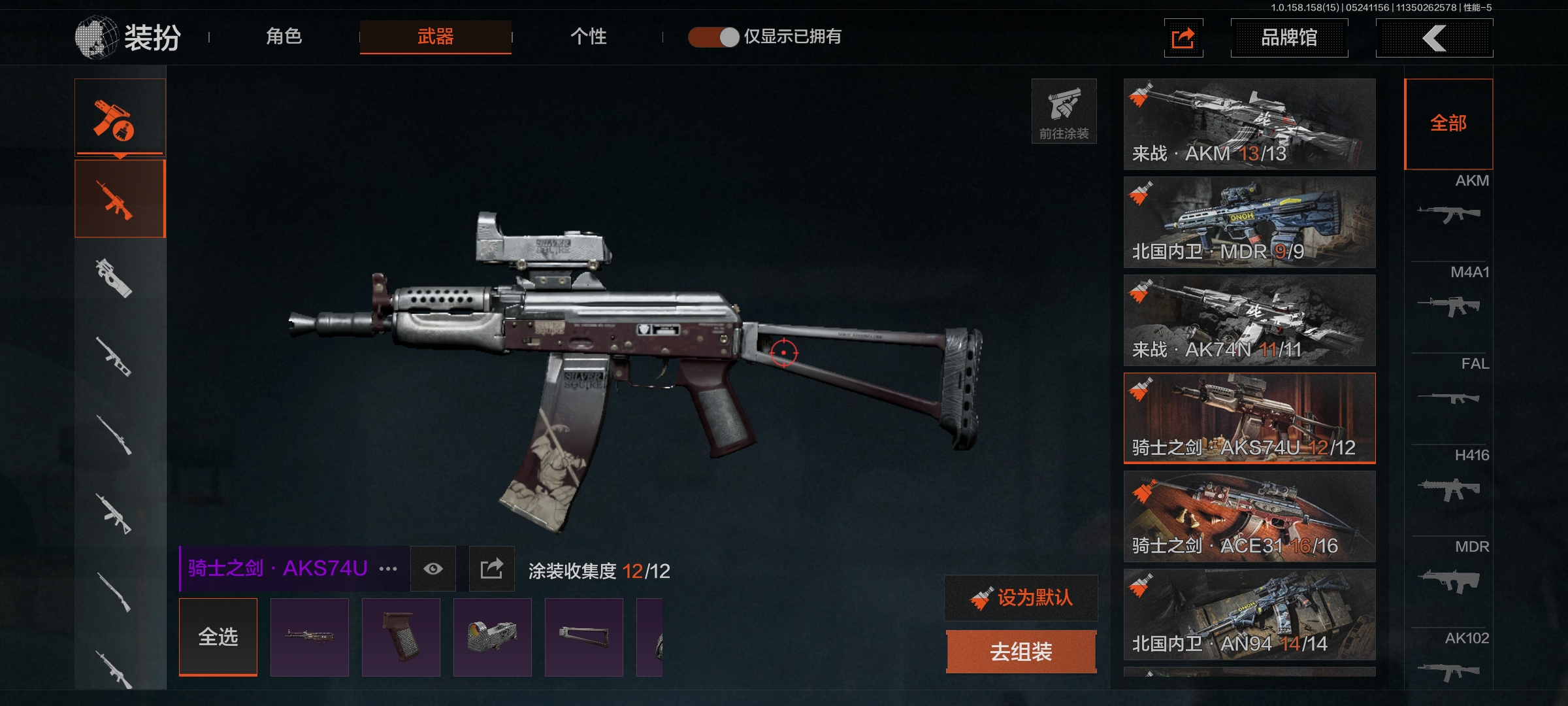This screenshot has width=1568, height=706.
Task: Choose 北国内卫 · AN94 skin tile
Action: (x=1249, y=614)
